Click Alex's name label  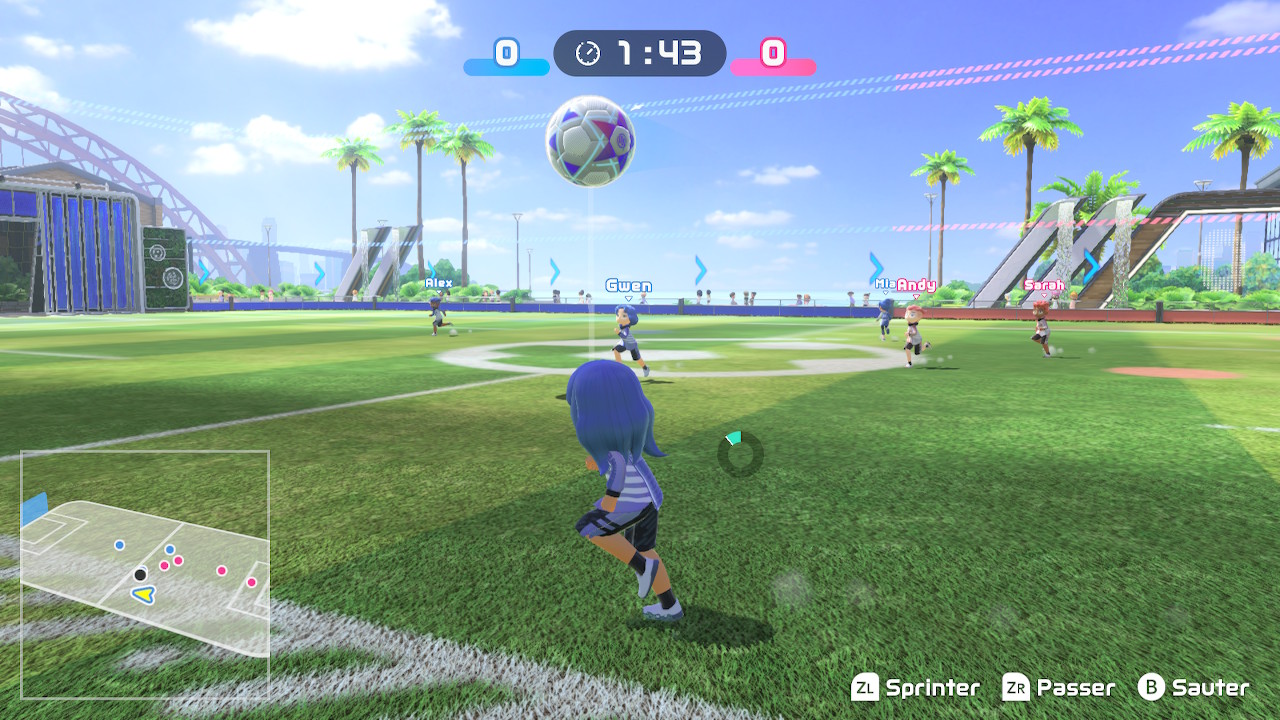[x=437, y=283]
